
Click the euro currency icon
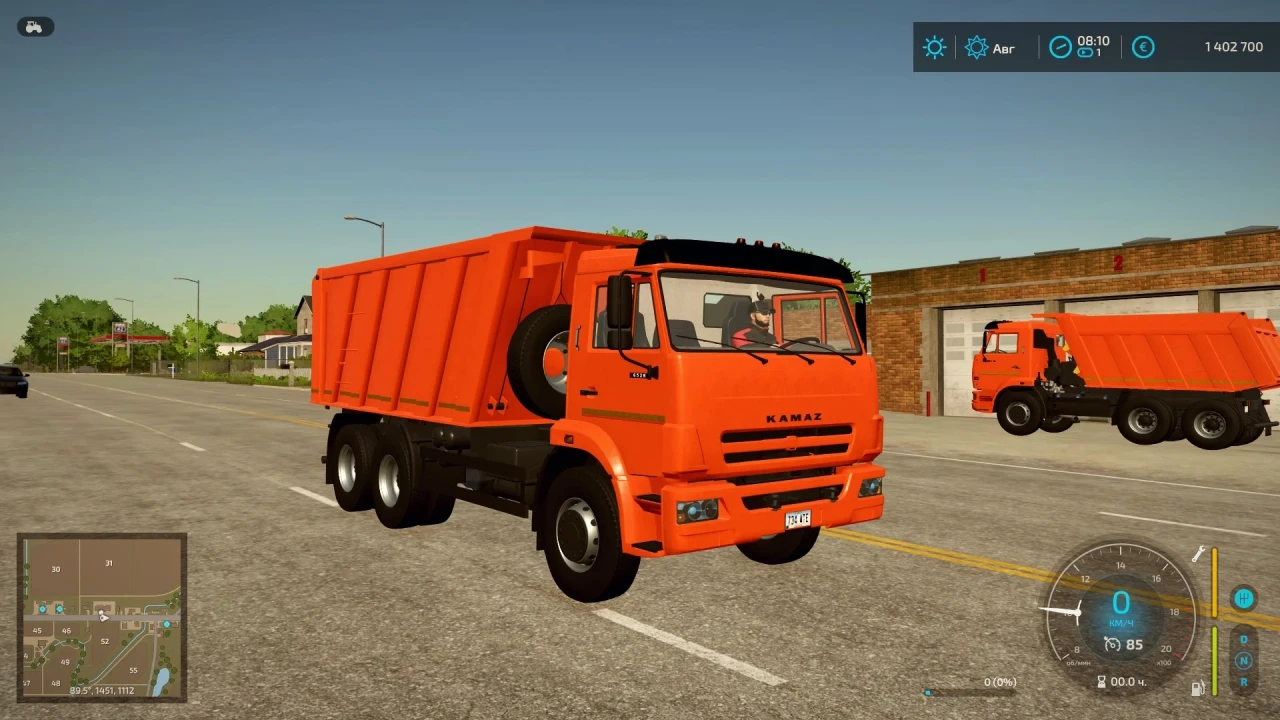pos(1143,47)
